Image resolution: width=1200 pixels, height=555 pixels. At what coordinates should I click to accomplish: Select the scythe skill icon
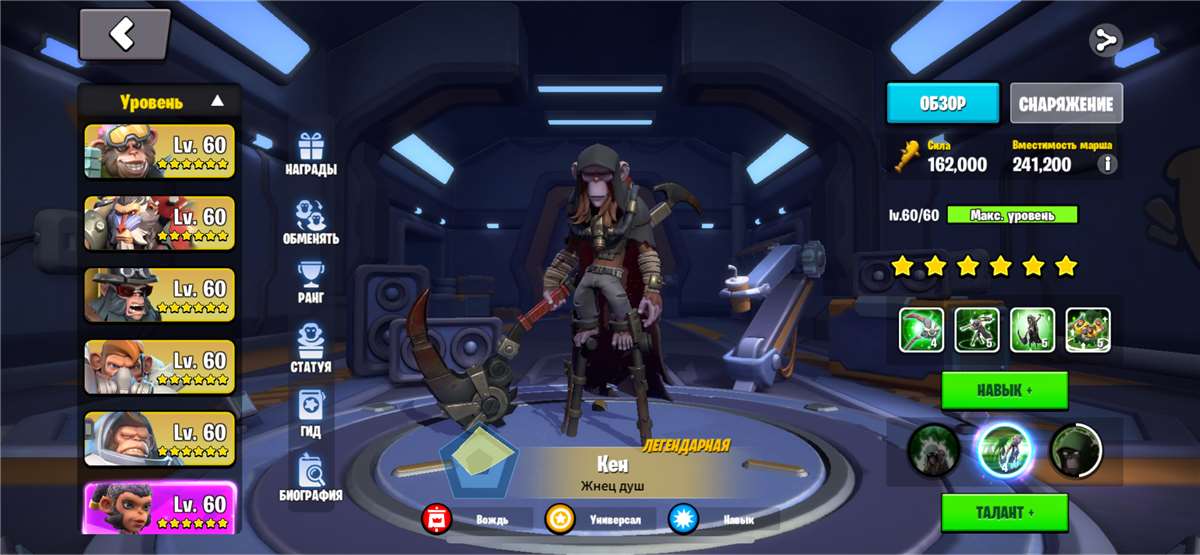click(x=921, y=329)
